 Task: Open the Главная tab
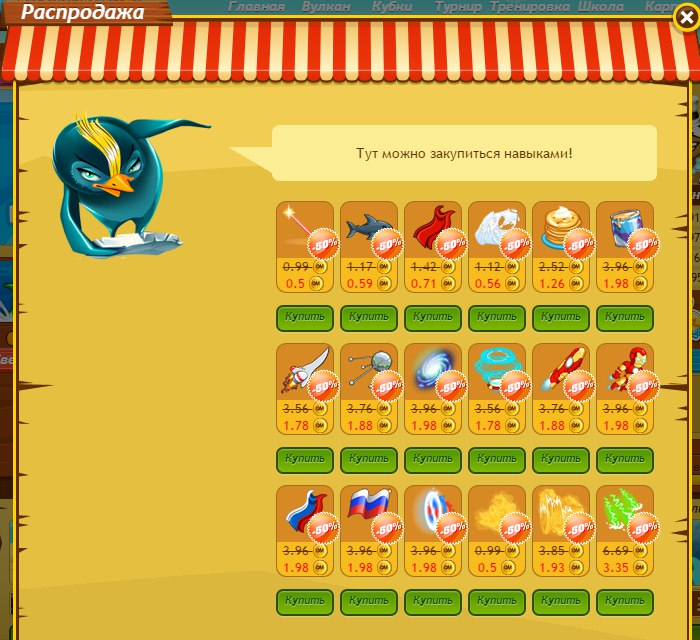(256, 7)
